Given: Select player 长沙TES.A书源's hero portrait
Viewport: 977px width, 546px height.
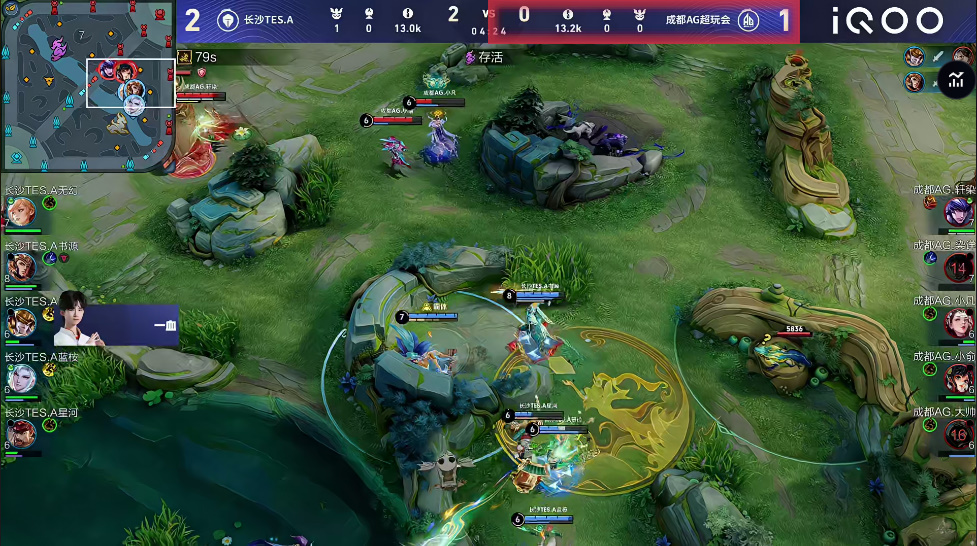Looking at the screenshot, I should tap(21, 266).
